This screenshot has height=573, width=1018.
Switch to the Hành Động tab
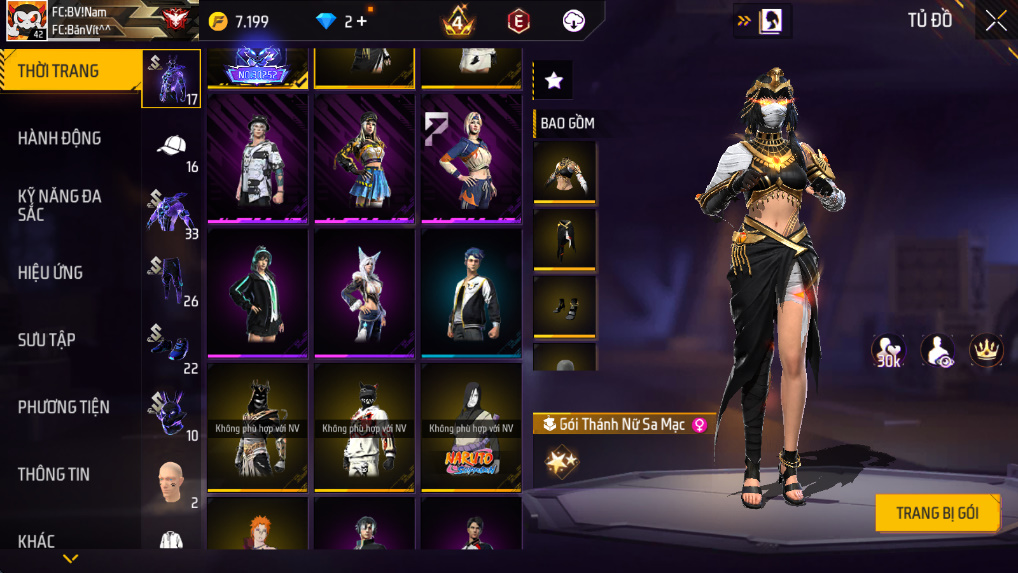[x=60, y=138]
